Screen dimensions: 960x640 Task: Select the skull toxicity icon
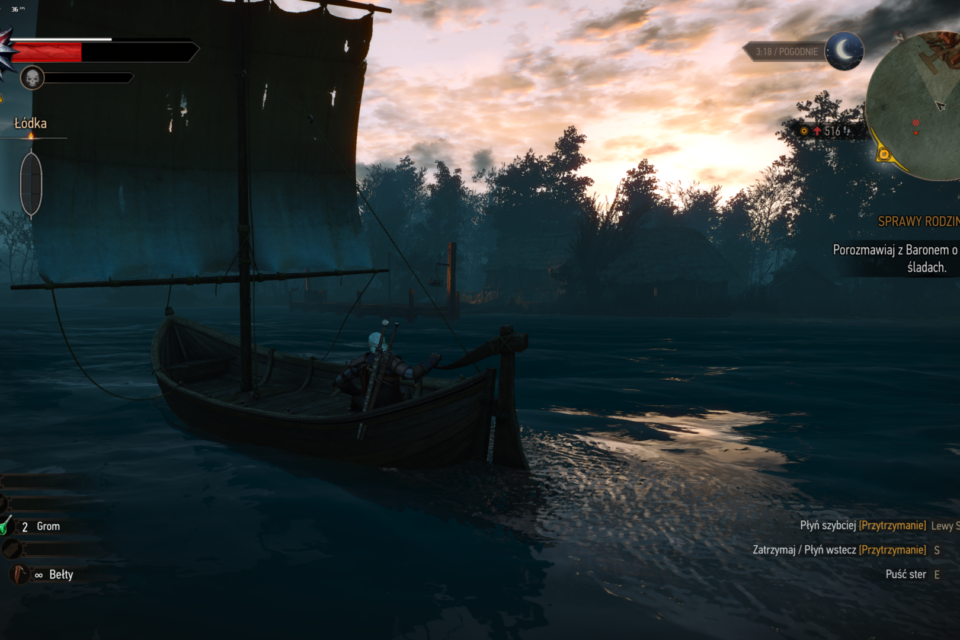click(32, 77)
